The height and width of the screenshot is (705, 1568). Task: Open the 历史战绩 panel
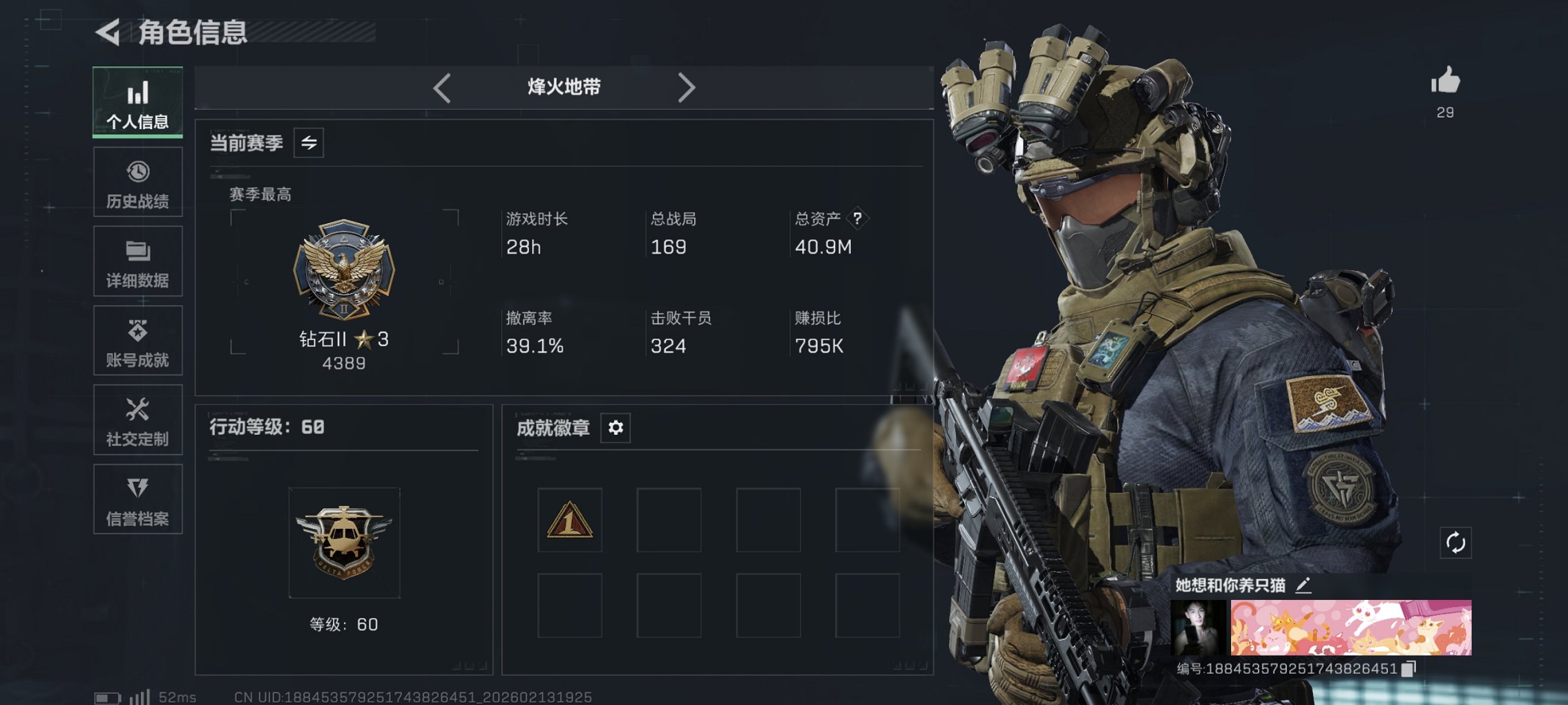click(x=137, y=182)
